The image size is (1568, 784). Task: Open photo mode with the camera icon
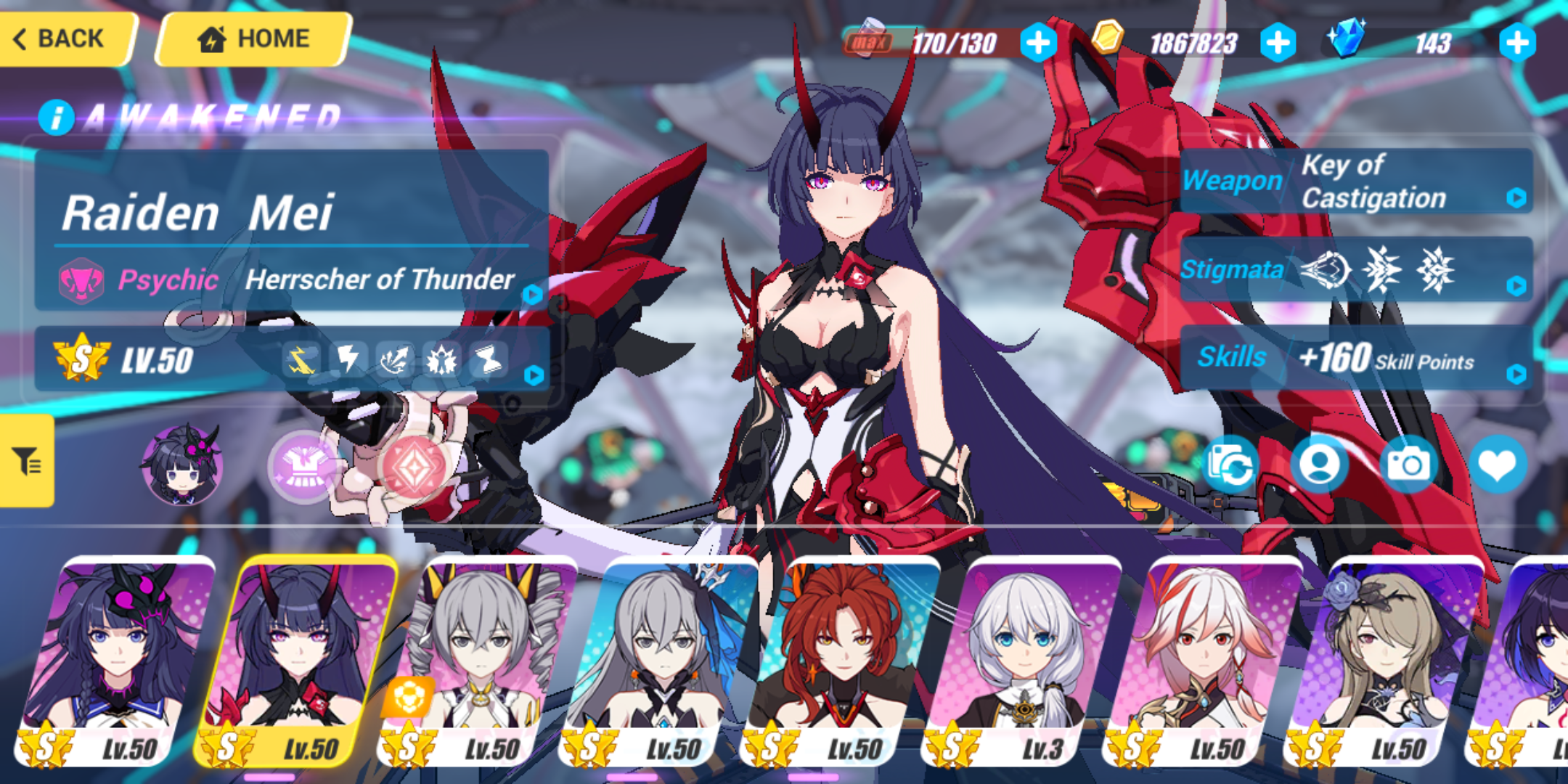point(1408,465)
